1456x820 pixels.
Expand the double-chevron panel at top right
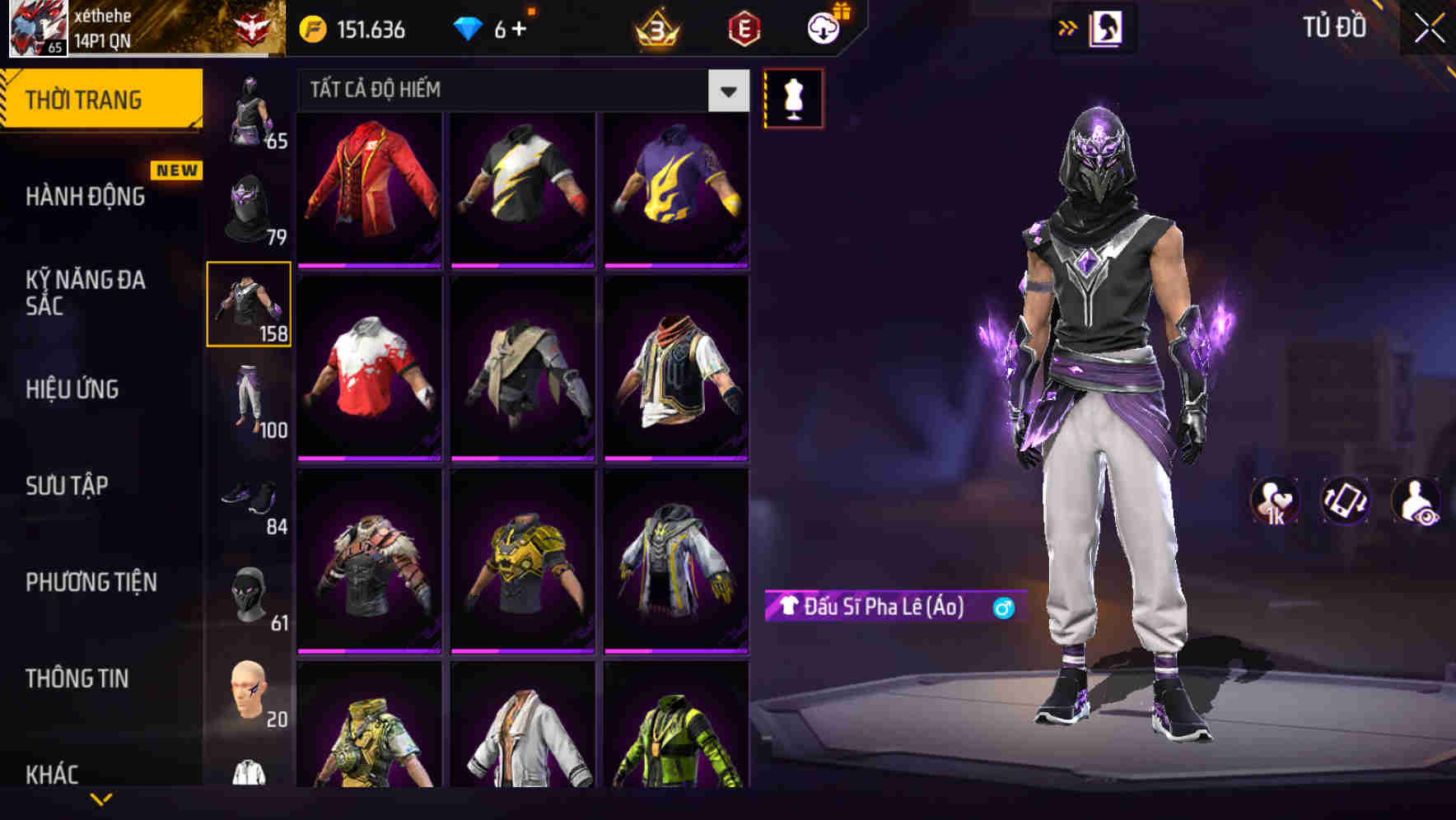point(1066,27)
